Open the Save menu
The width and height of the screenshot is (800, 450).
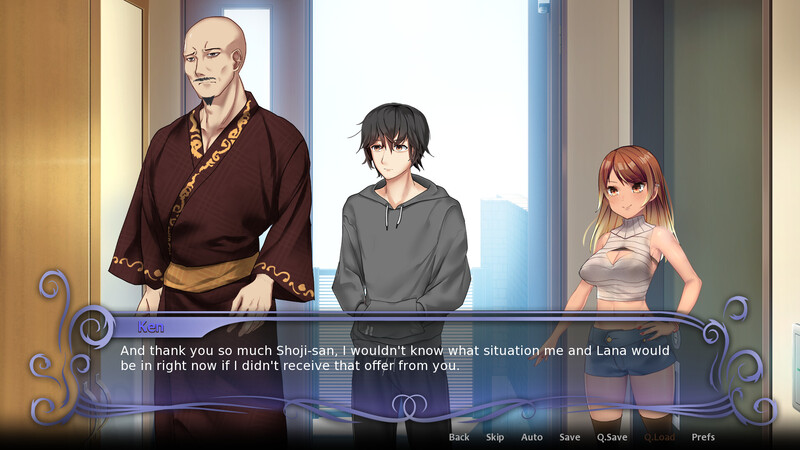[570, 437]
